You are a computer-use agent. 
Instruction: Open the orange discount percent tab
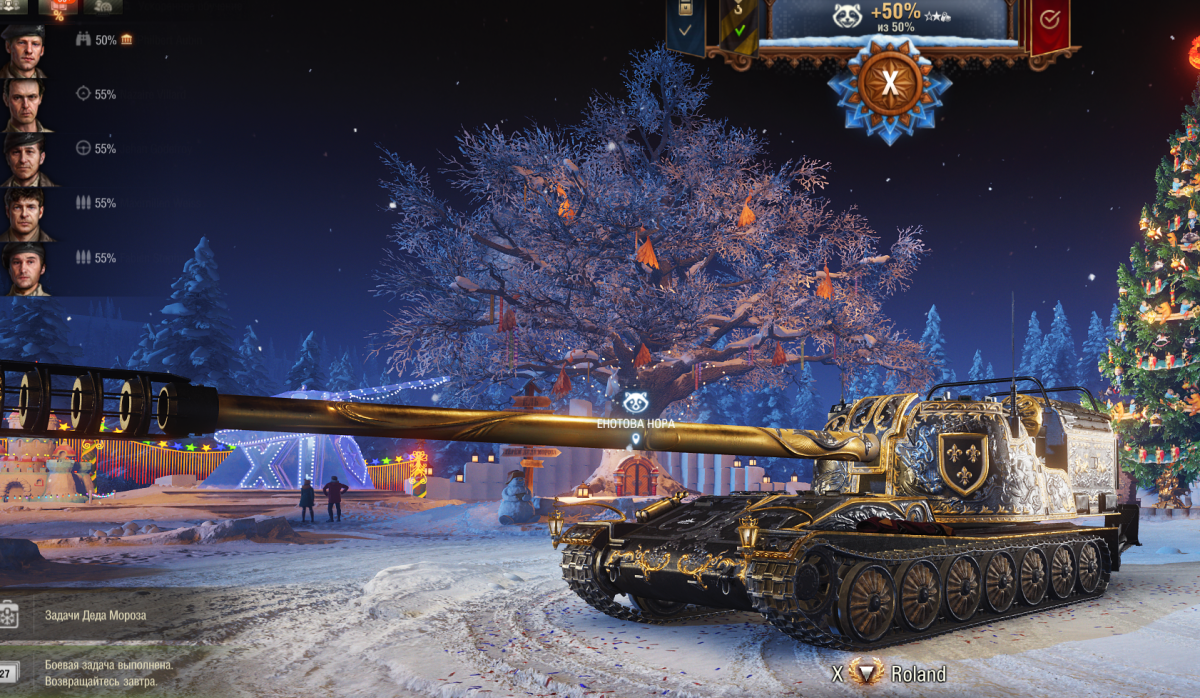click(x=58, y=8)
